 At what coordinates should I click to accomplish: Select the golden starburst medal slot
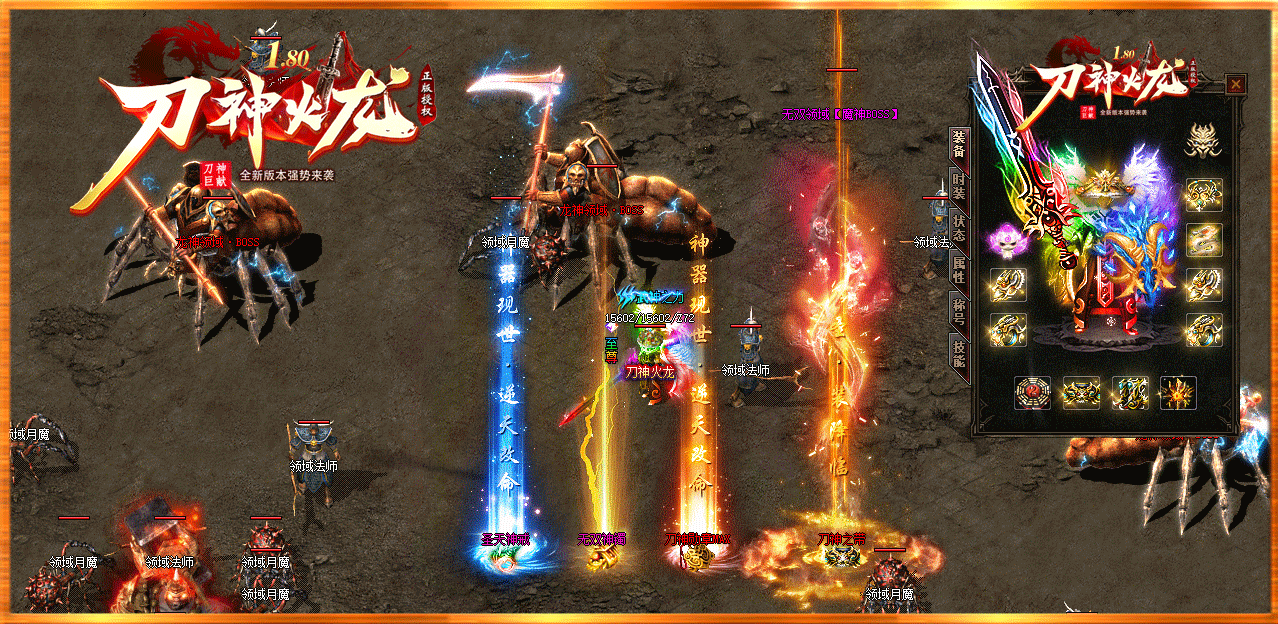(1178, 393)
